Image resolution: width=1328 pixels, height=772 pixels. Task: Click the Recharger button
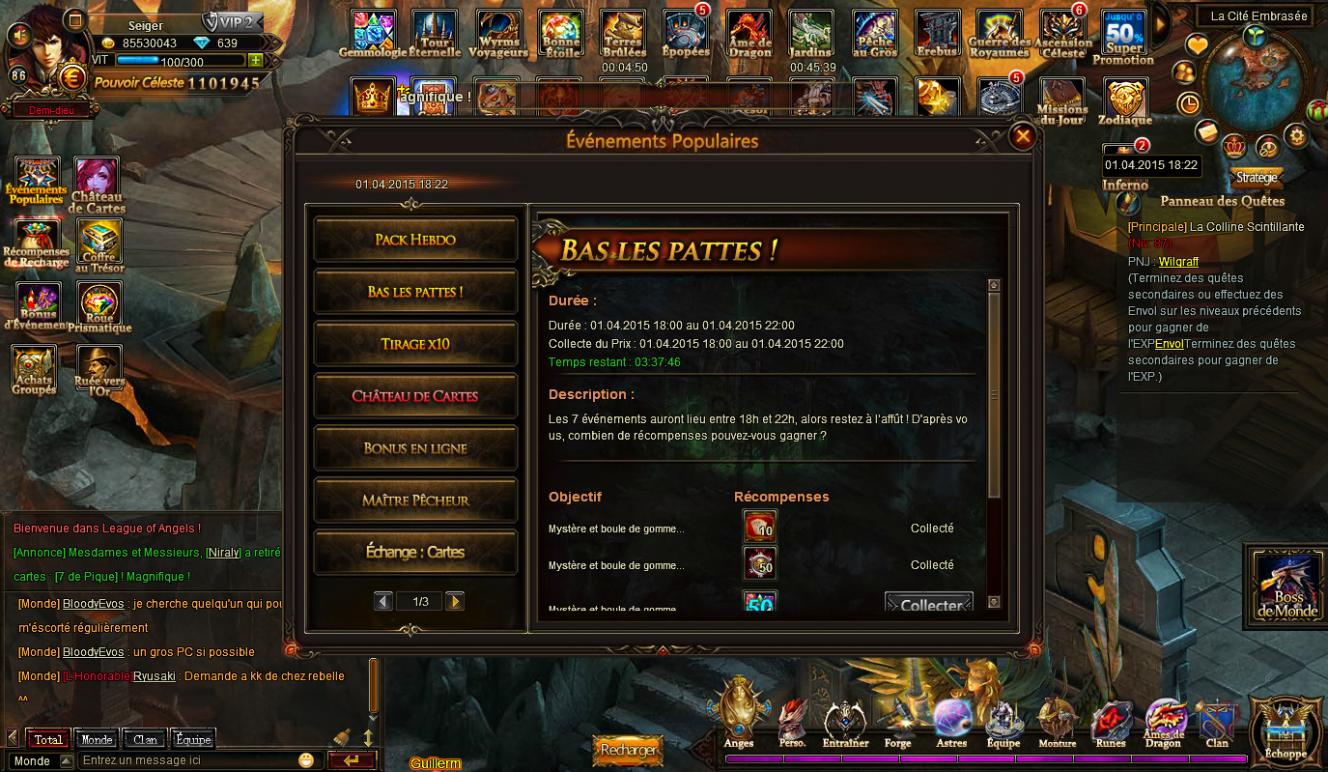point(628,749)
